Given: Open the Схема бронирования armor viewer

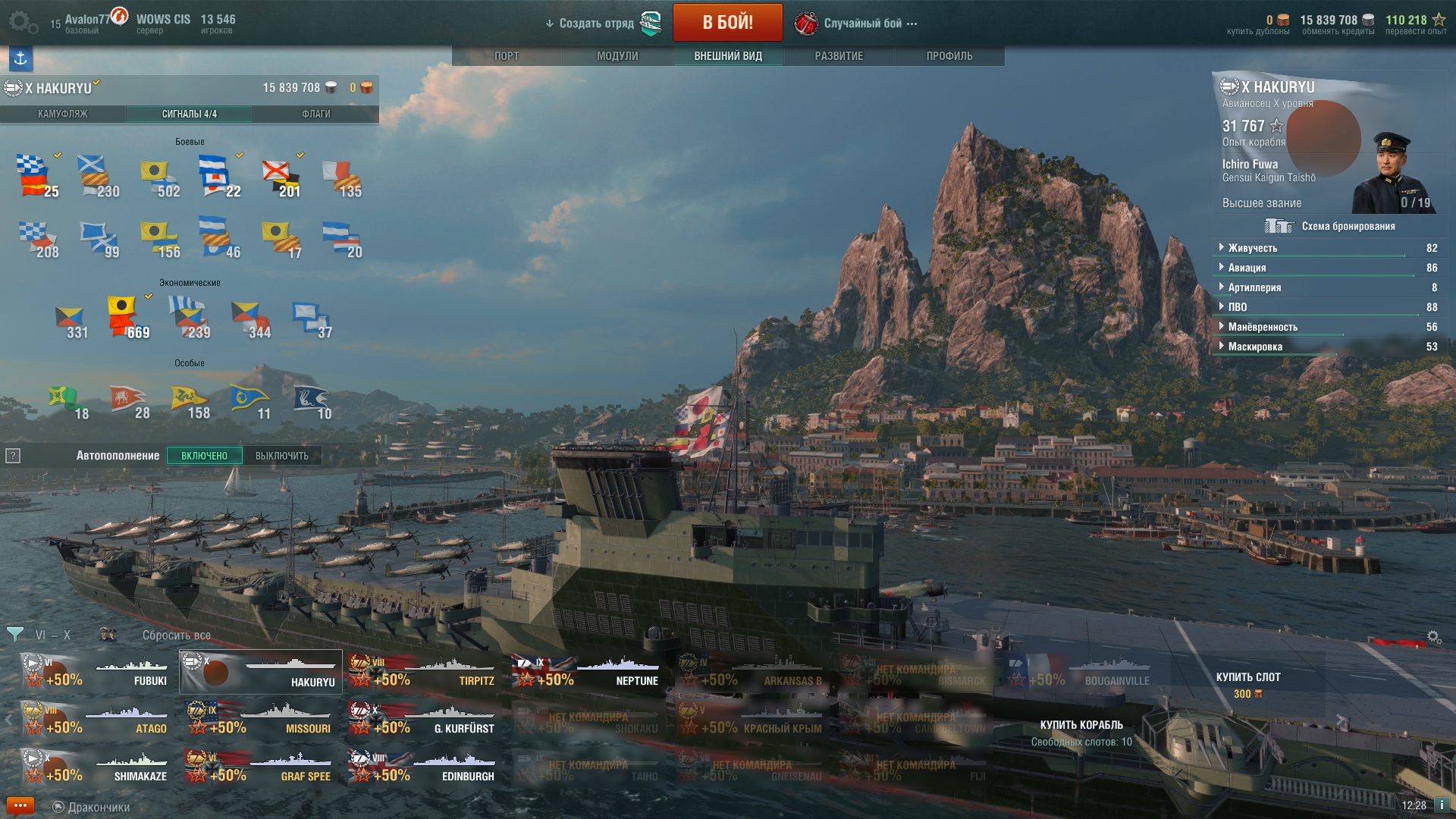Looking at the screenshot, I should click(x=1331, y=226).
